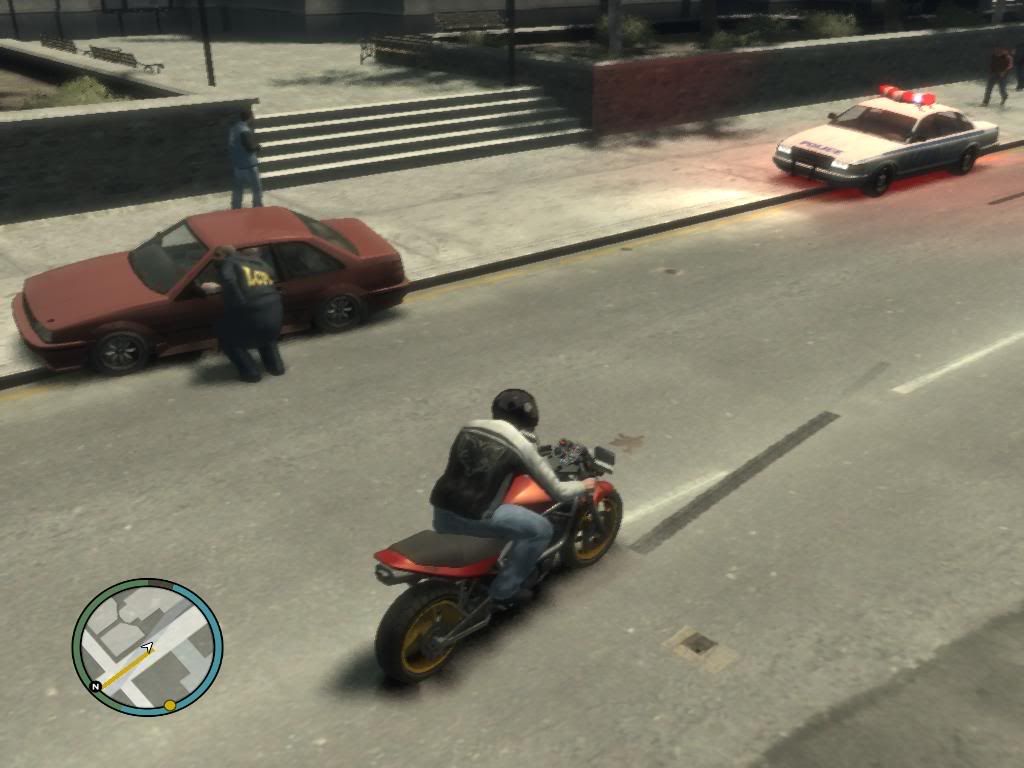This screenshot has height=768, width=1024.
Task: Select the yellow objective blip on the radar
Action: coord(170,705)
